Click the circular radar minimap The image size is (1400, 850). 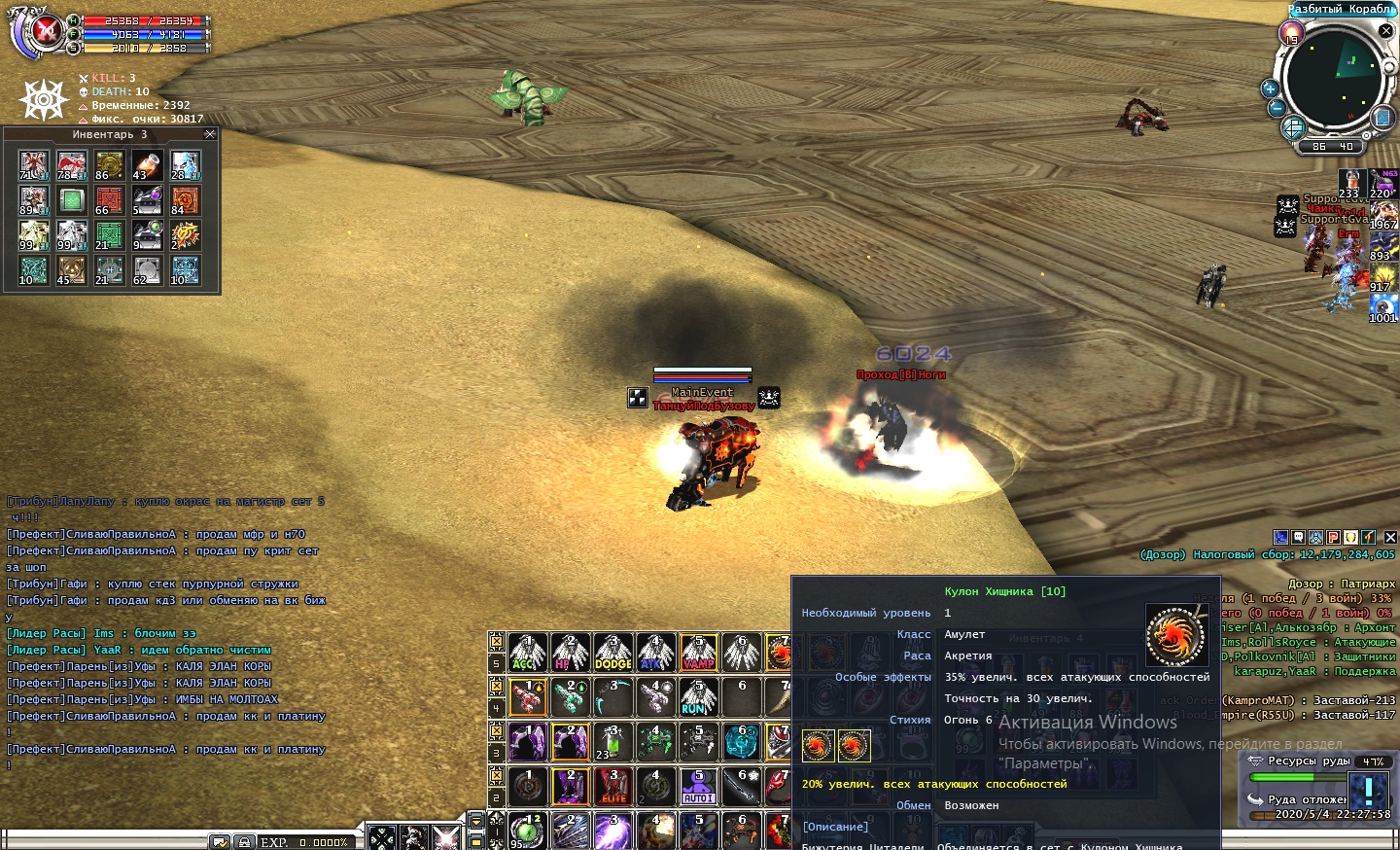(x=1332, y=78)
